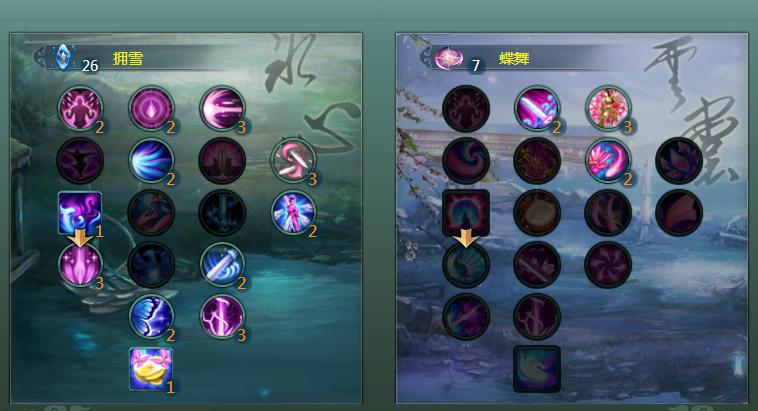Select the winged fairy figure skill
The width and height of the screenshot is (758, 411).
coord(293,212)
